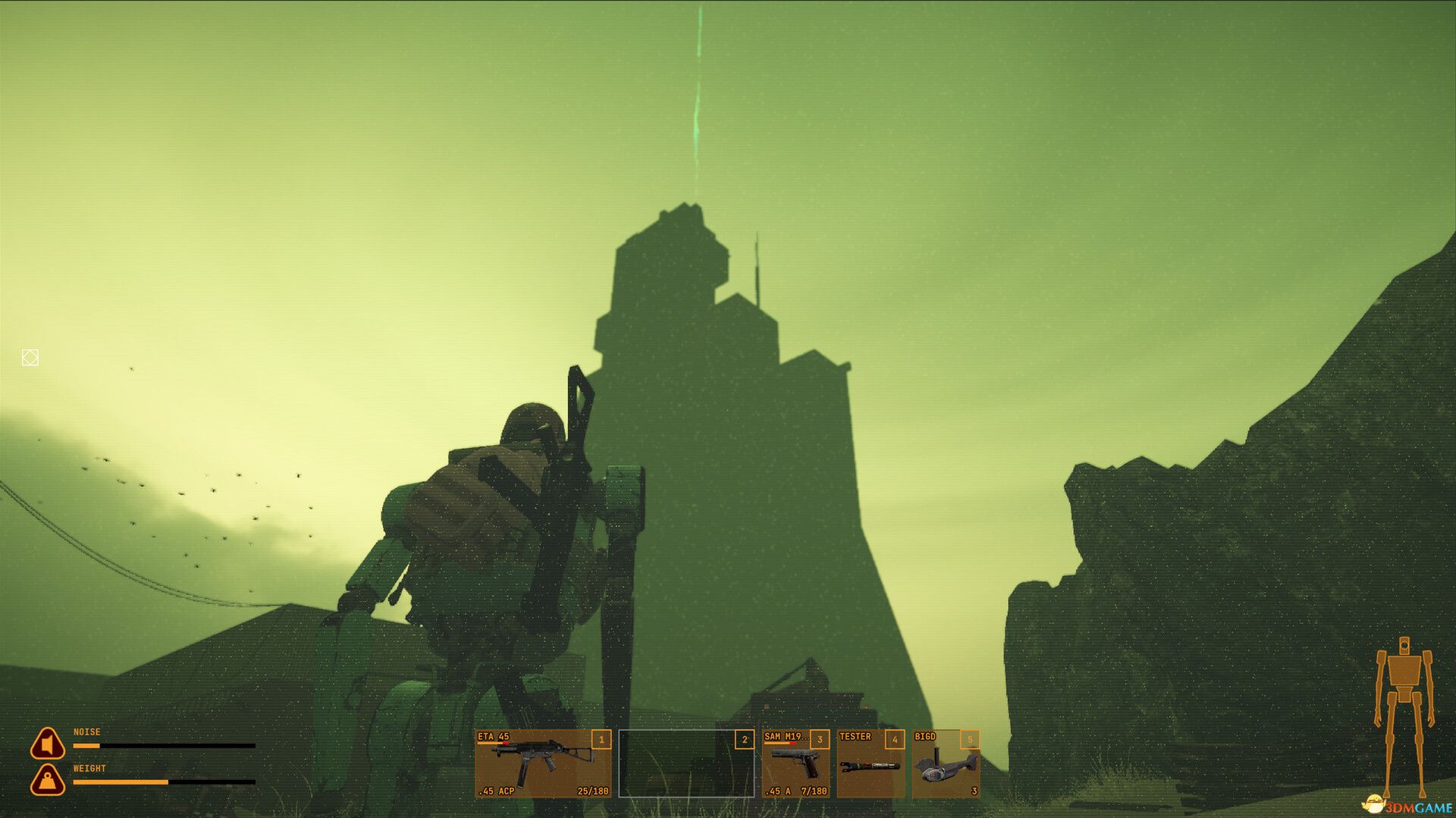Click the weight indicator icon
Viewport: 1456px width, 818px height.
[47, 780]
